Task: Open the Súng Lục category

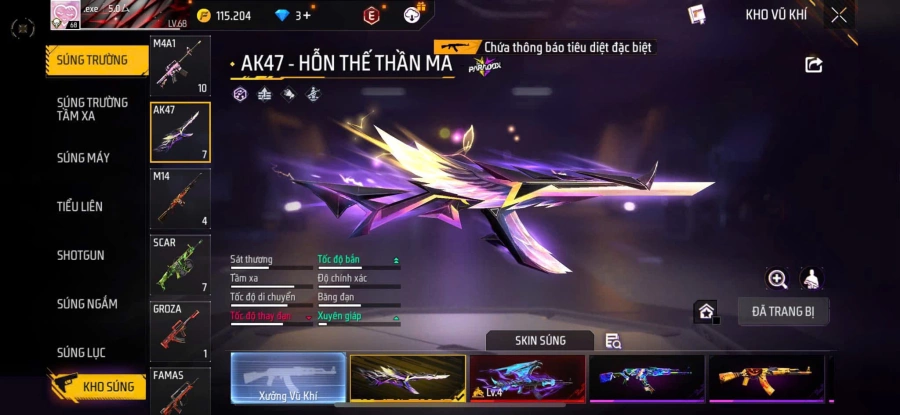Action: tap(81, 352)
